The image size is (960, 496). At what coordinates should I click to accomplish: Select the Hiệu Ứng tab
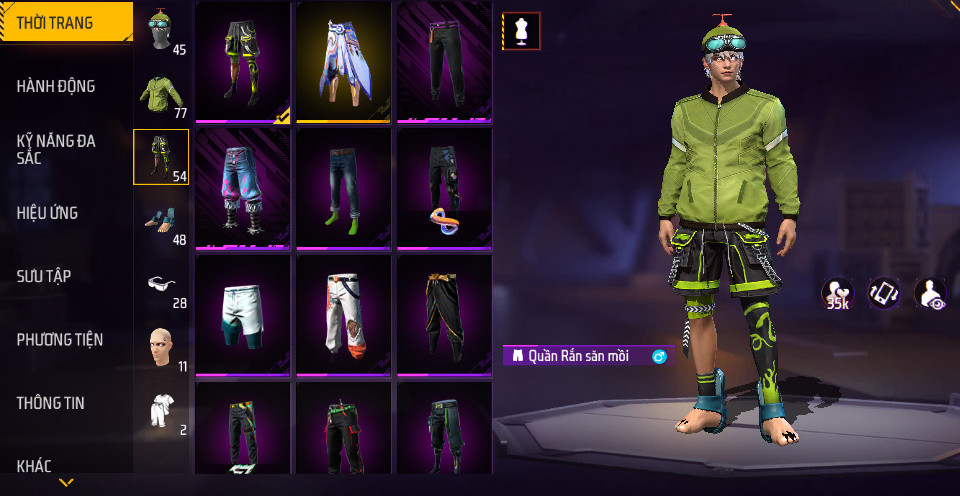click(48, 213)
